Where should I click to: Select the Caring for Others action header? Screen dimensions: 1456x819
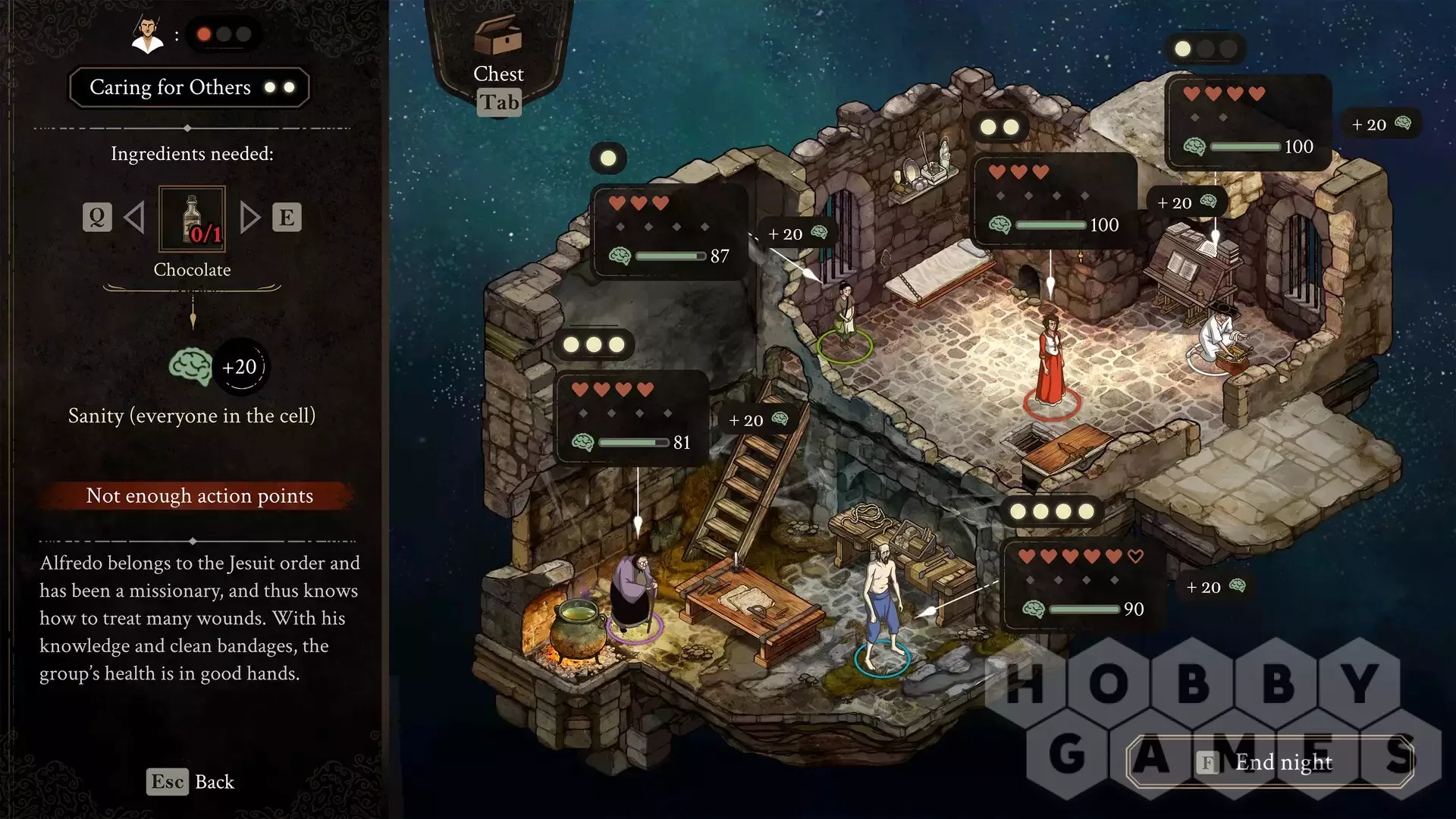click(x=190, y=87)
